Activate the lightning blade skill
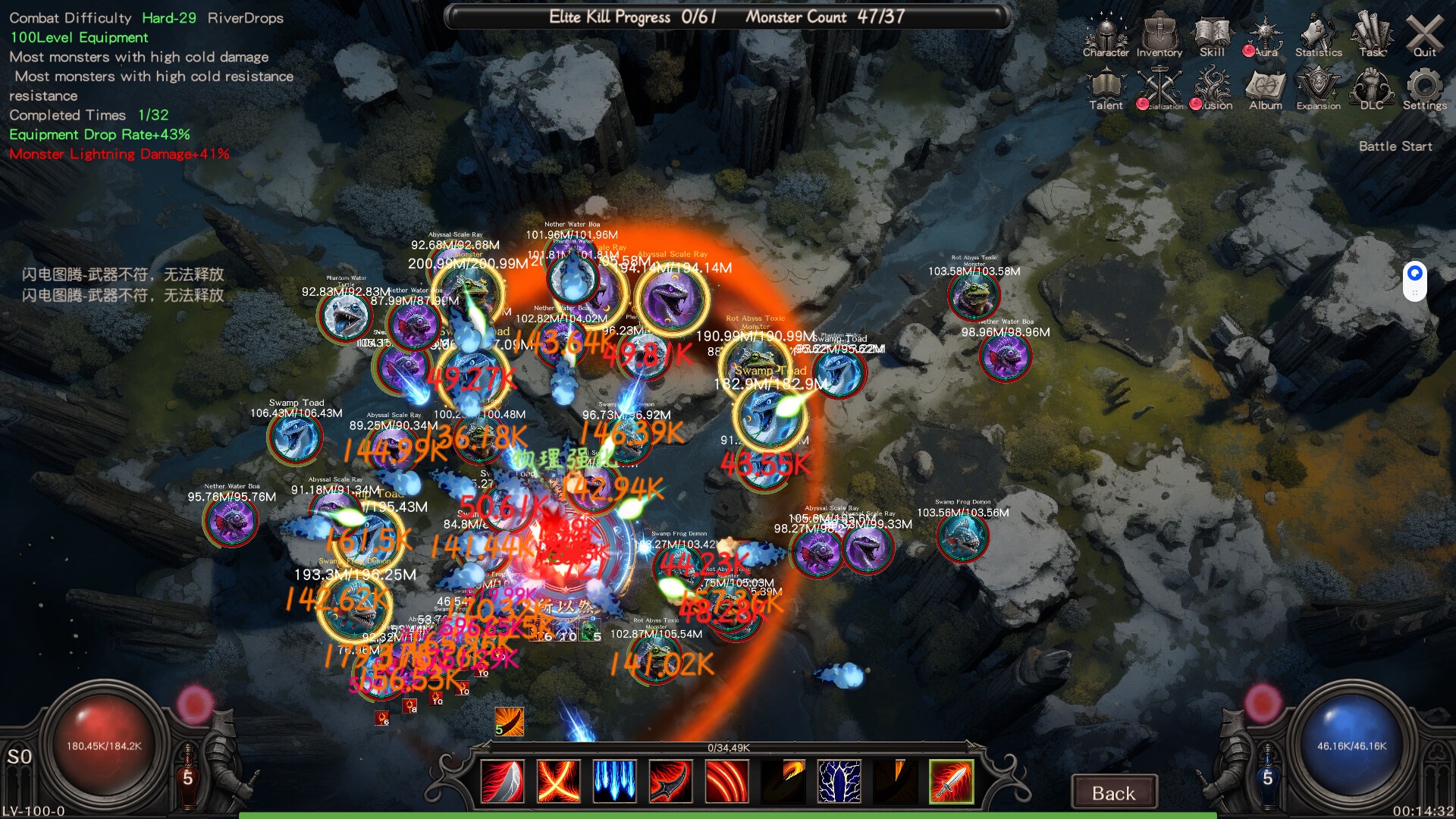Screen dimensions: 1456x819 [x=839, y=781]
